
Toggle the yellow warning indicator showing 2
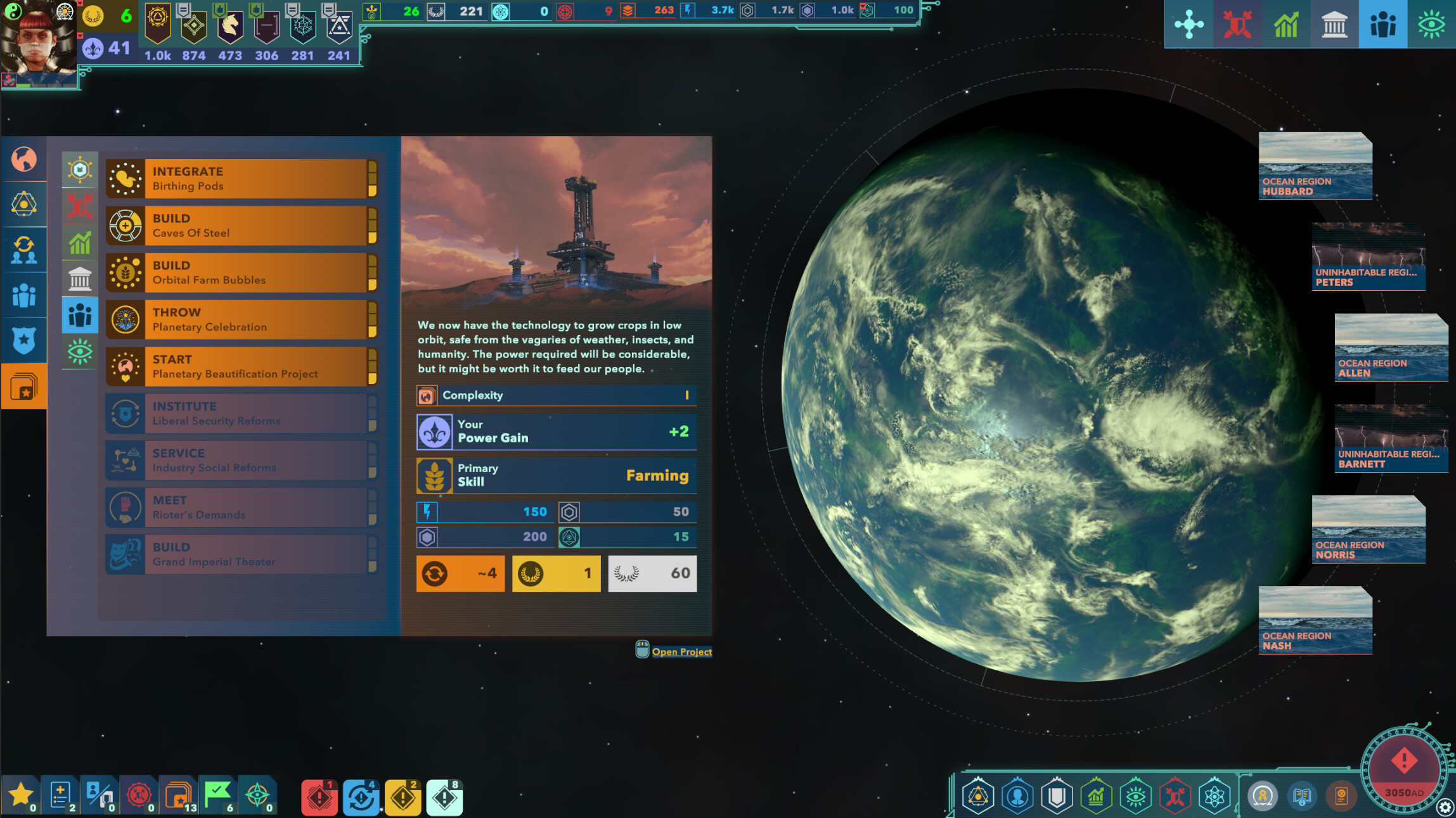pyautogui.click(x=404, y=797)
